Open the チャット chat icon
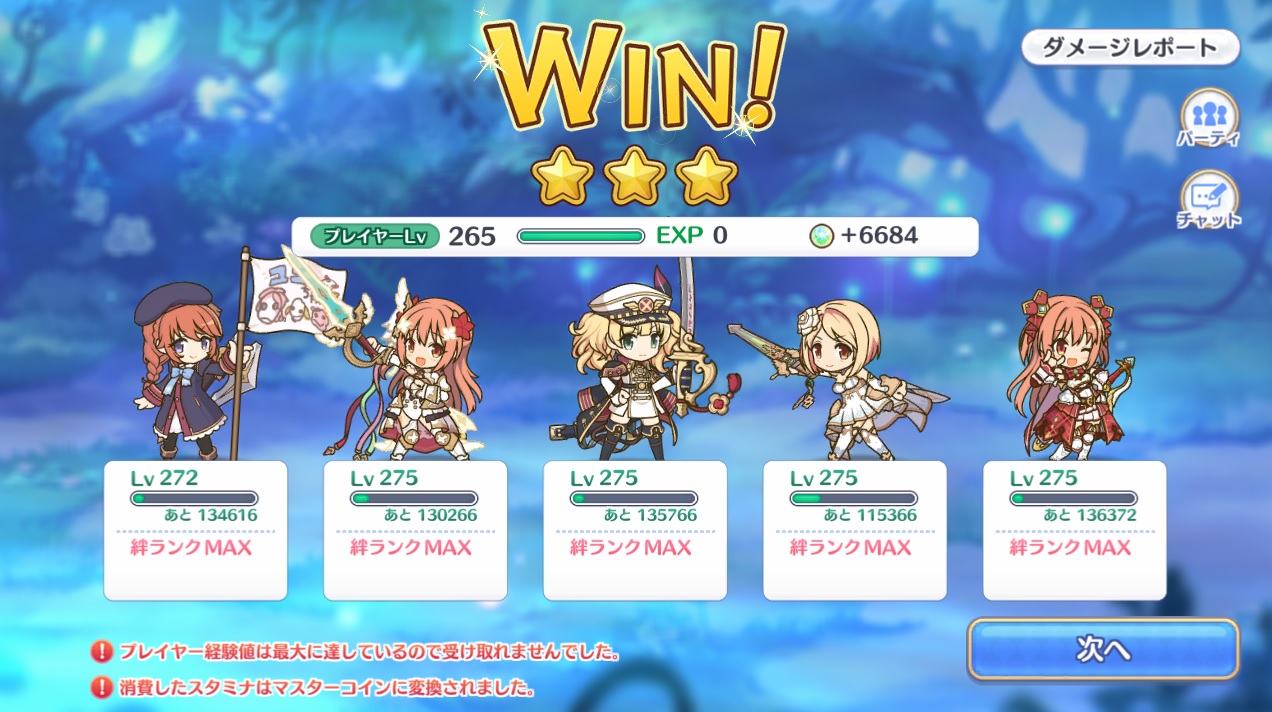The width and height of the screenshot is (1272, 712). click(1208, 199)
